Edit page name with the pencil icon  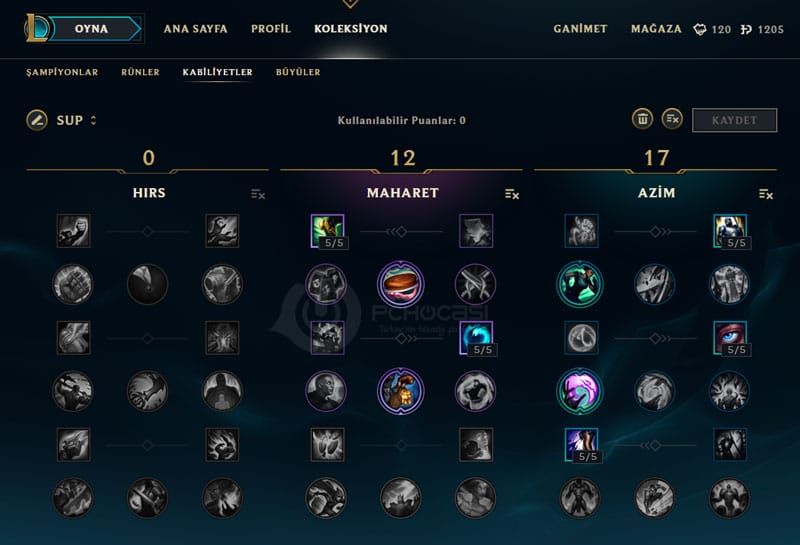click(37, 120)
